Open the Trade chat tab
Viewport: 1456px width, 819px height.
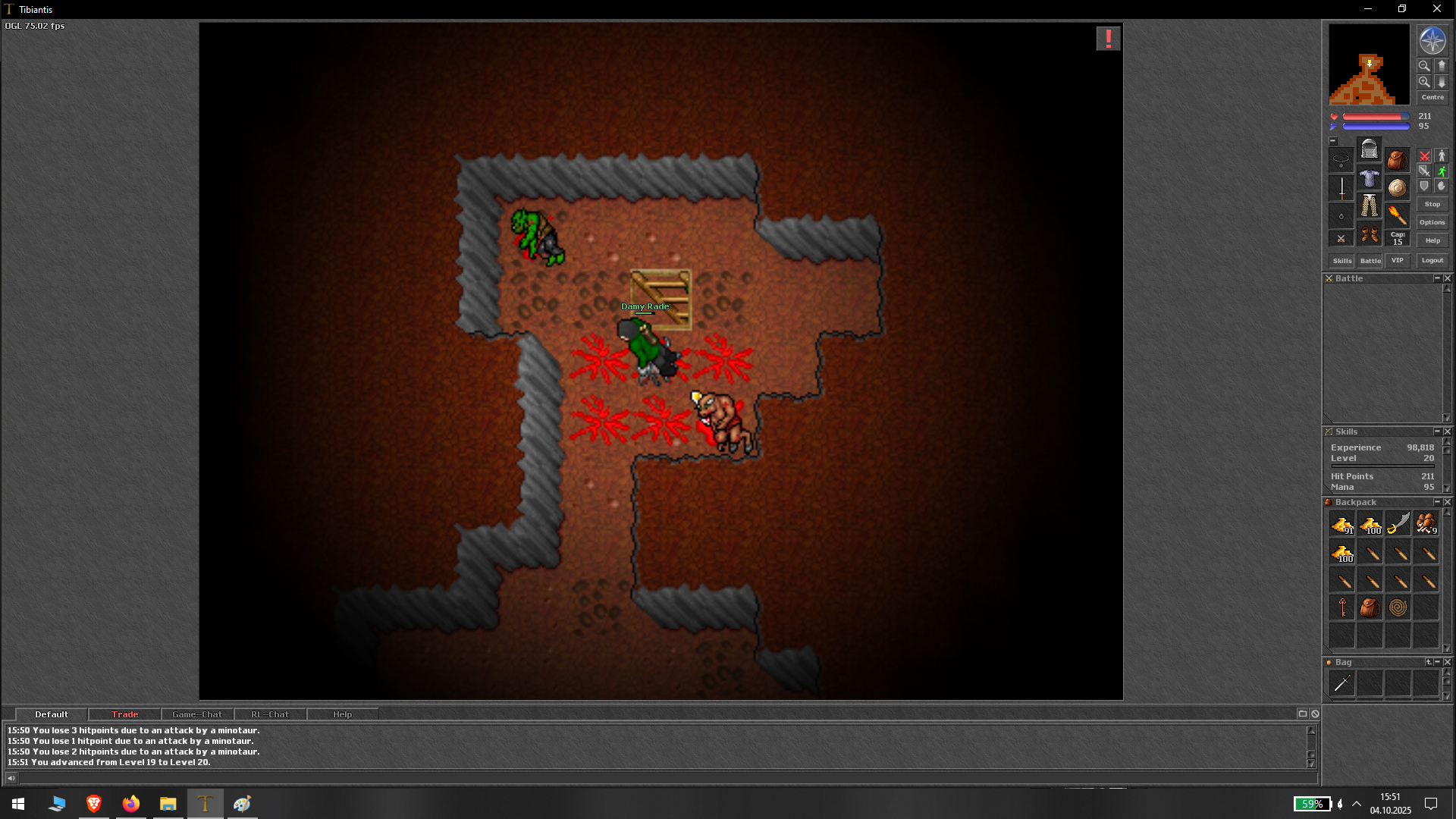click(124, 714)
